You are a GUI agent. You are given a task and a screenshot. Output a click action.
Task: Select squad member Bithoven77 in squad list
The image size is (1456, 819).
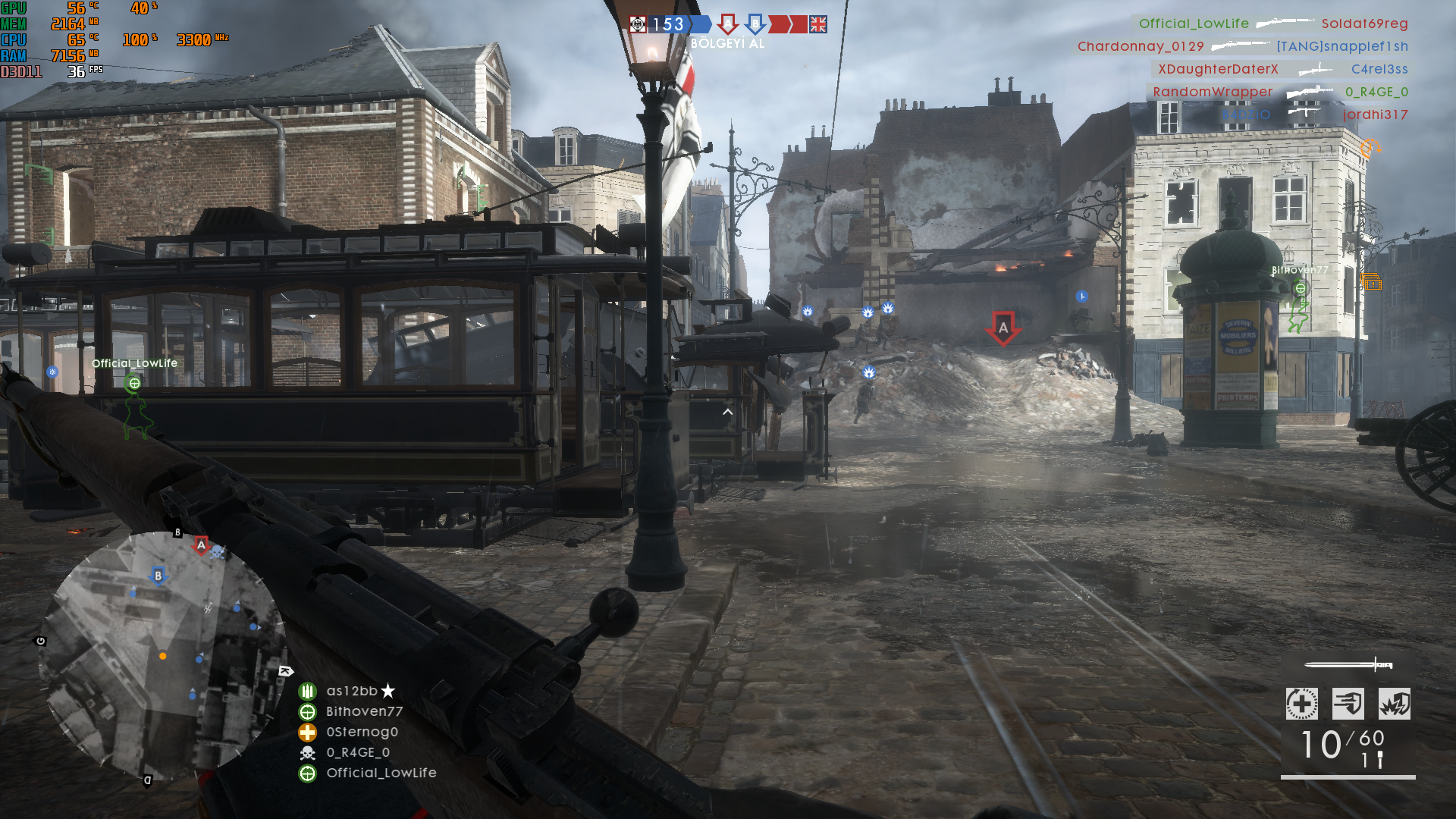click(364, 711)
